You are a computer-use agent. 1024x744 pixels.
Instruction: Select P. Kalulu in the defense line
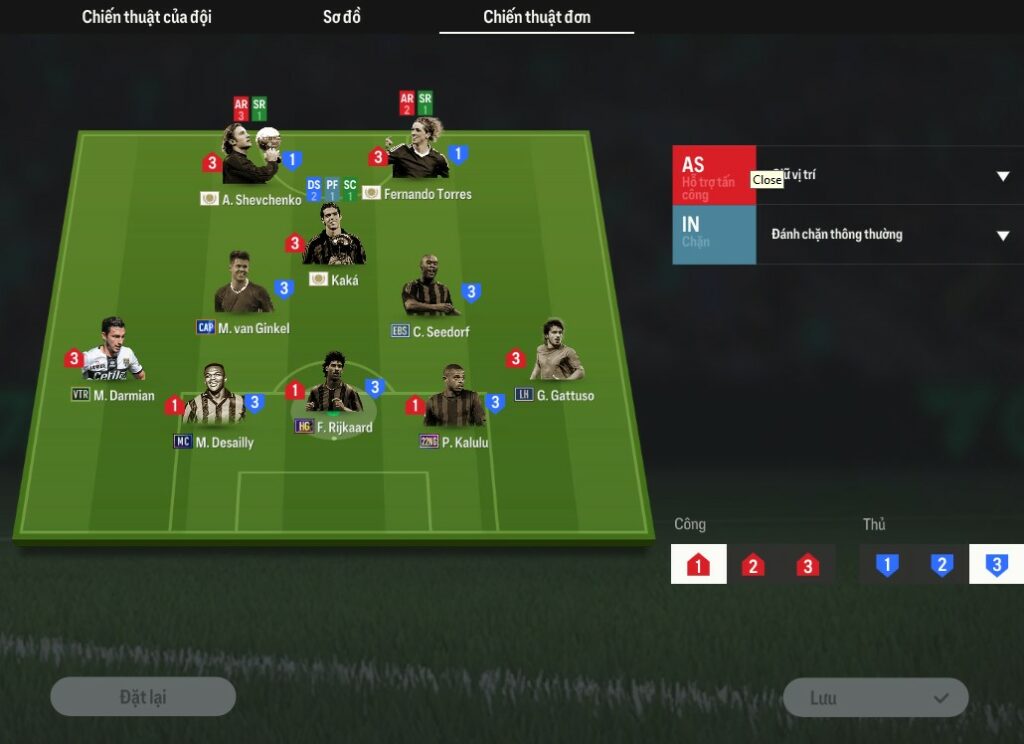coord(454,399)
